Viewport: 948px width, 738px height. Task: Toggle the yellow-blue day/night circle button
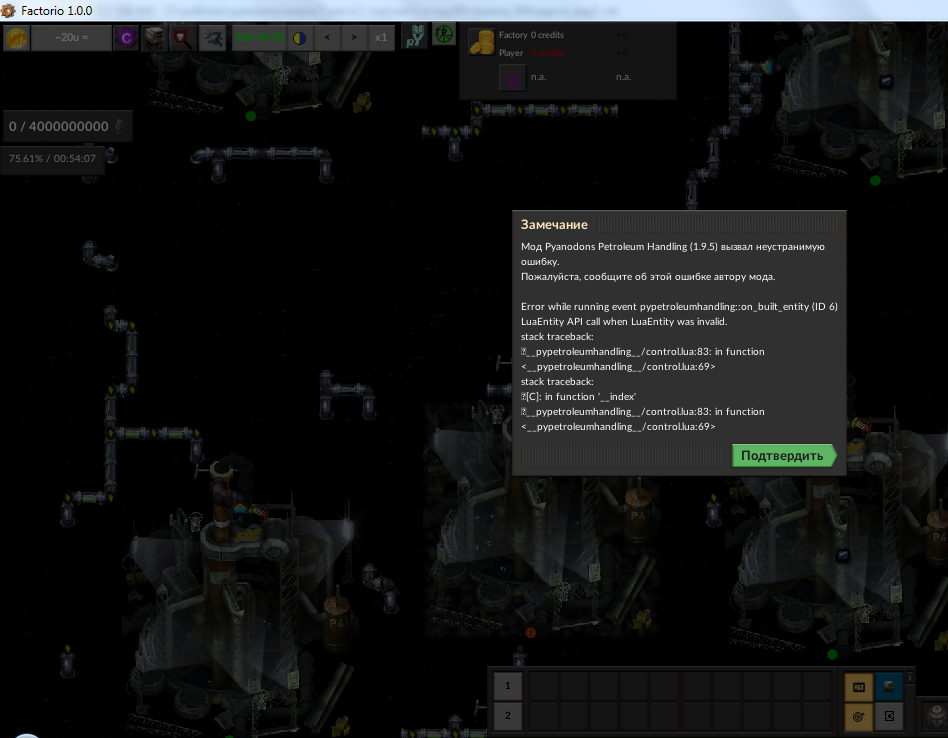click(x=299, y=39)
